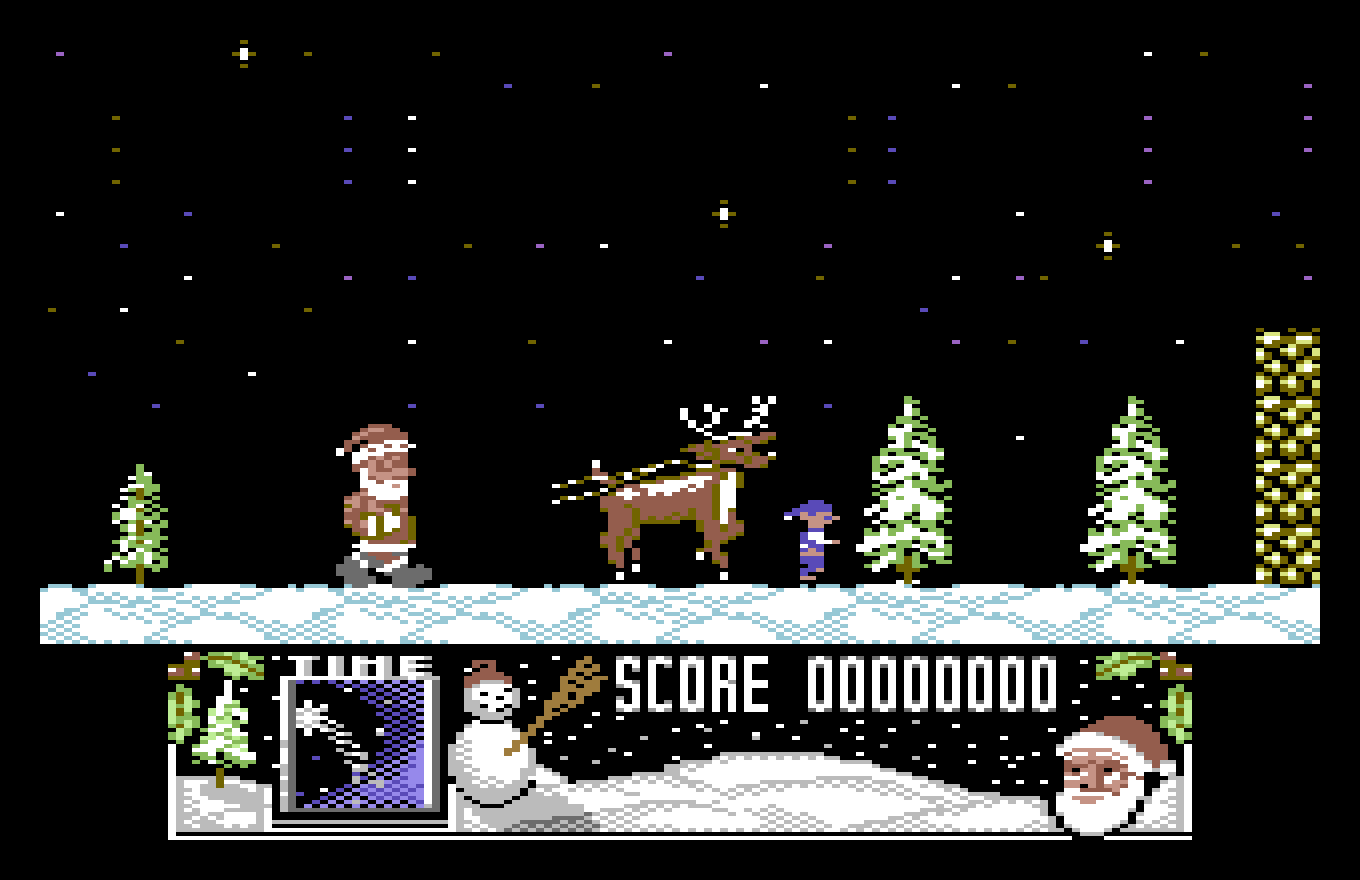Click the Santa character on the snowy path
Viewport: 1360px width, 880px height.
pyautogui.click(x=380, y=500)
